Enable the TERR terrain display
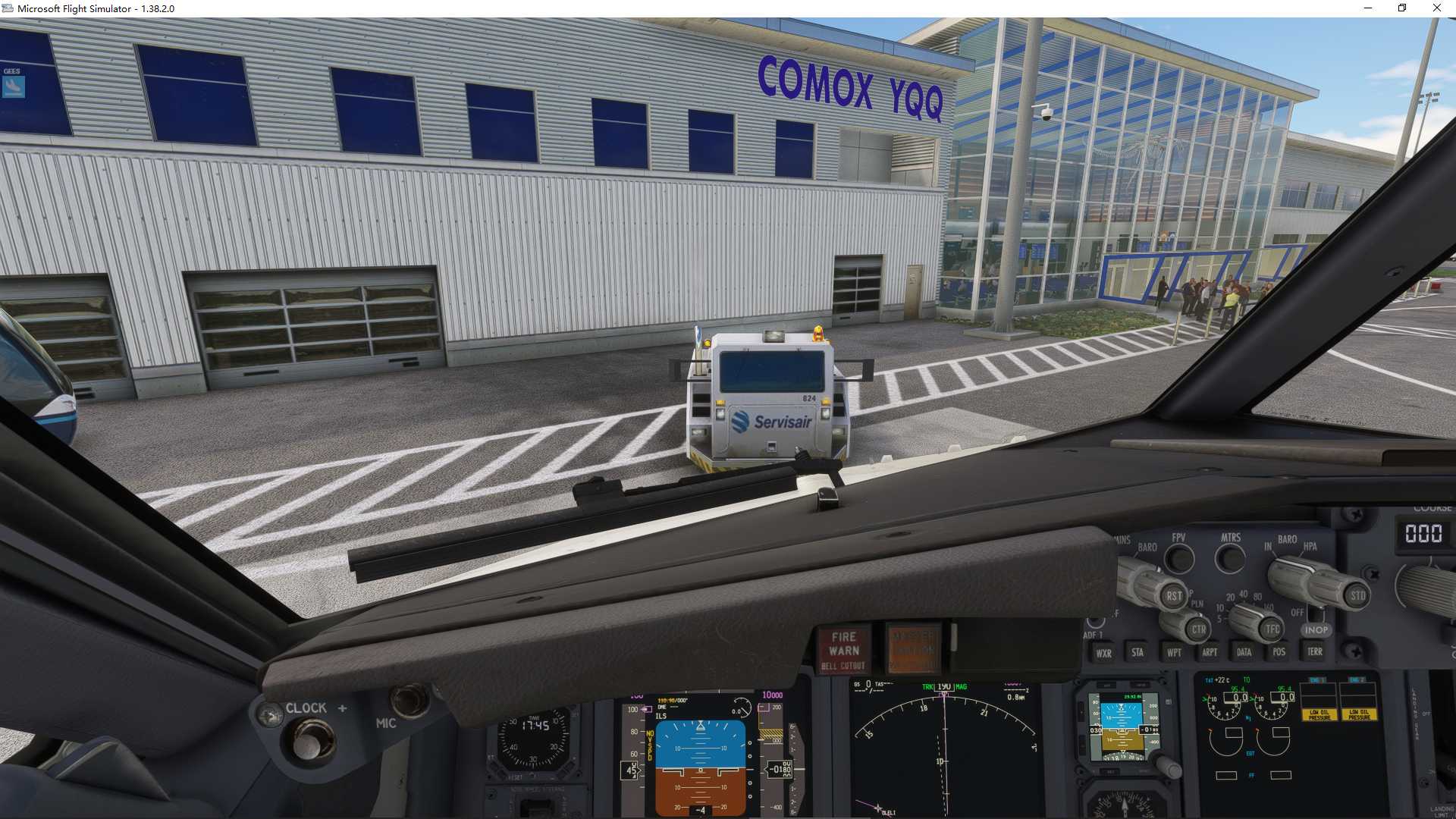 (x=1316, y=652)
